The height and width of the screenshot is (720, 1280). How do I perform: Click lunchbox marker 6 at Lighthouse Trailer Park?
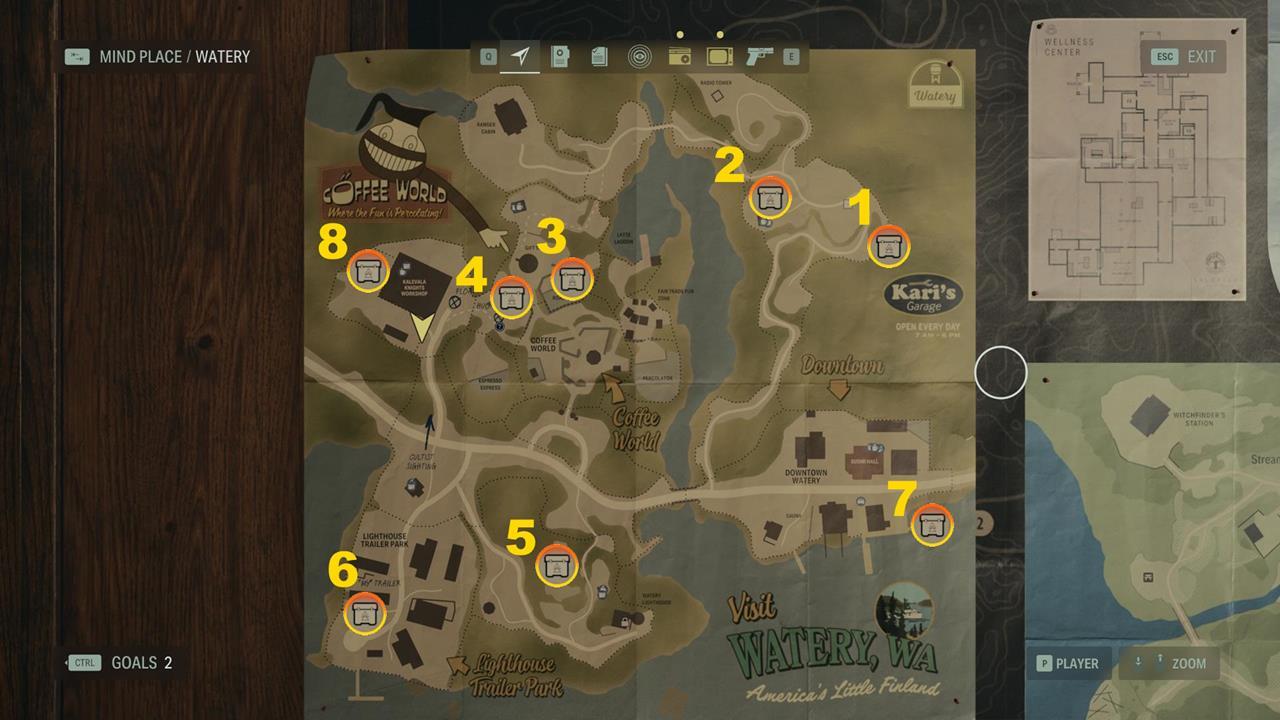tap(365, 614)
